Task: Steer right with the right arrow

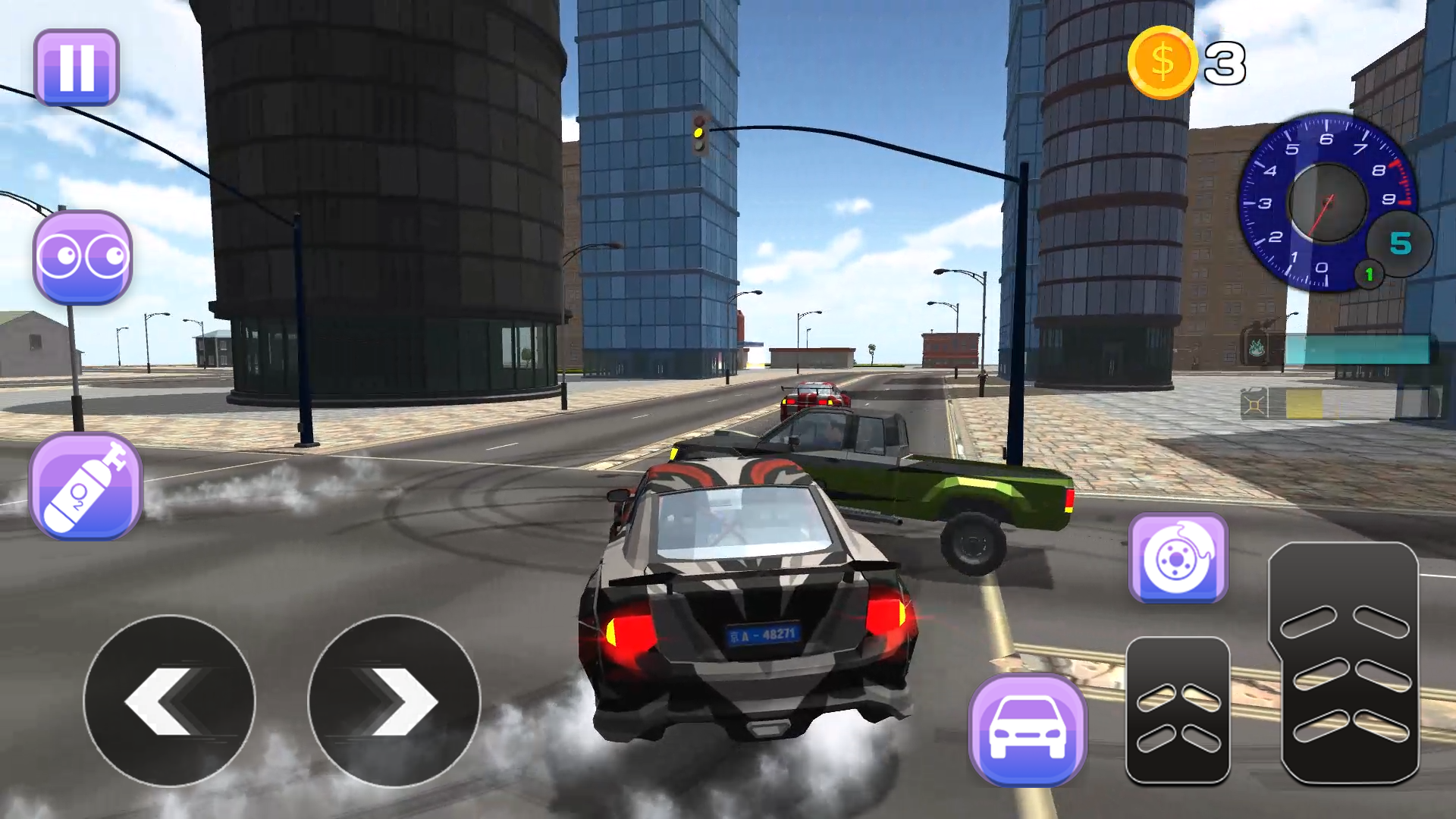Action: click(x=394, y=701)
